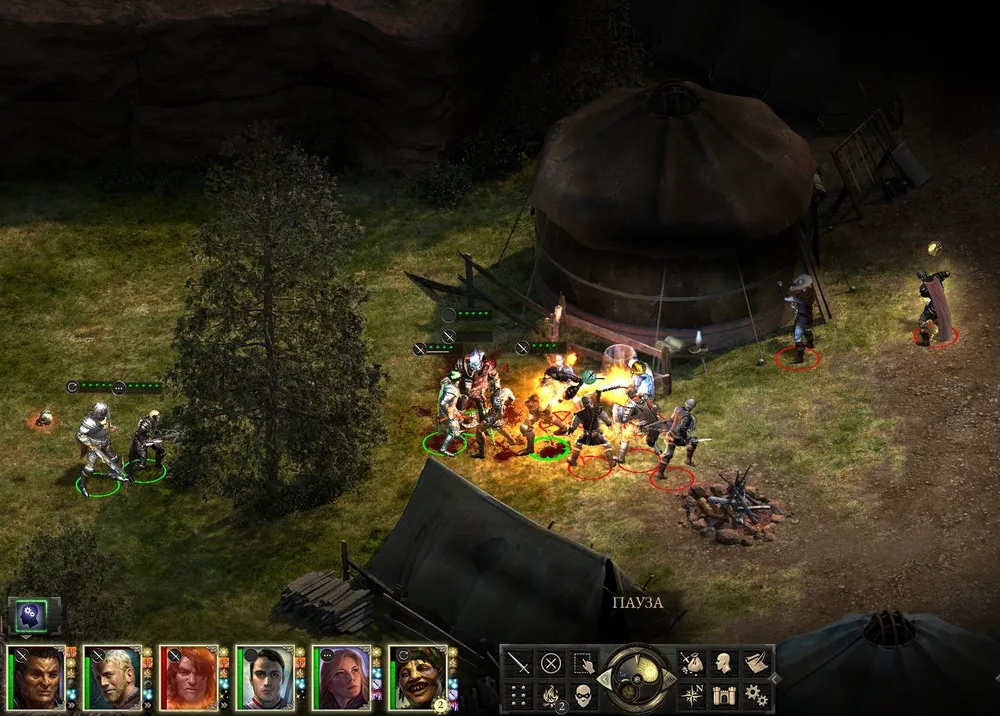The width and height of the screenshot is (1000, 716).
Task: Open the journal scroll and quill
Action: [755, 662]
